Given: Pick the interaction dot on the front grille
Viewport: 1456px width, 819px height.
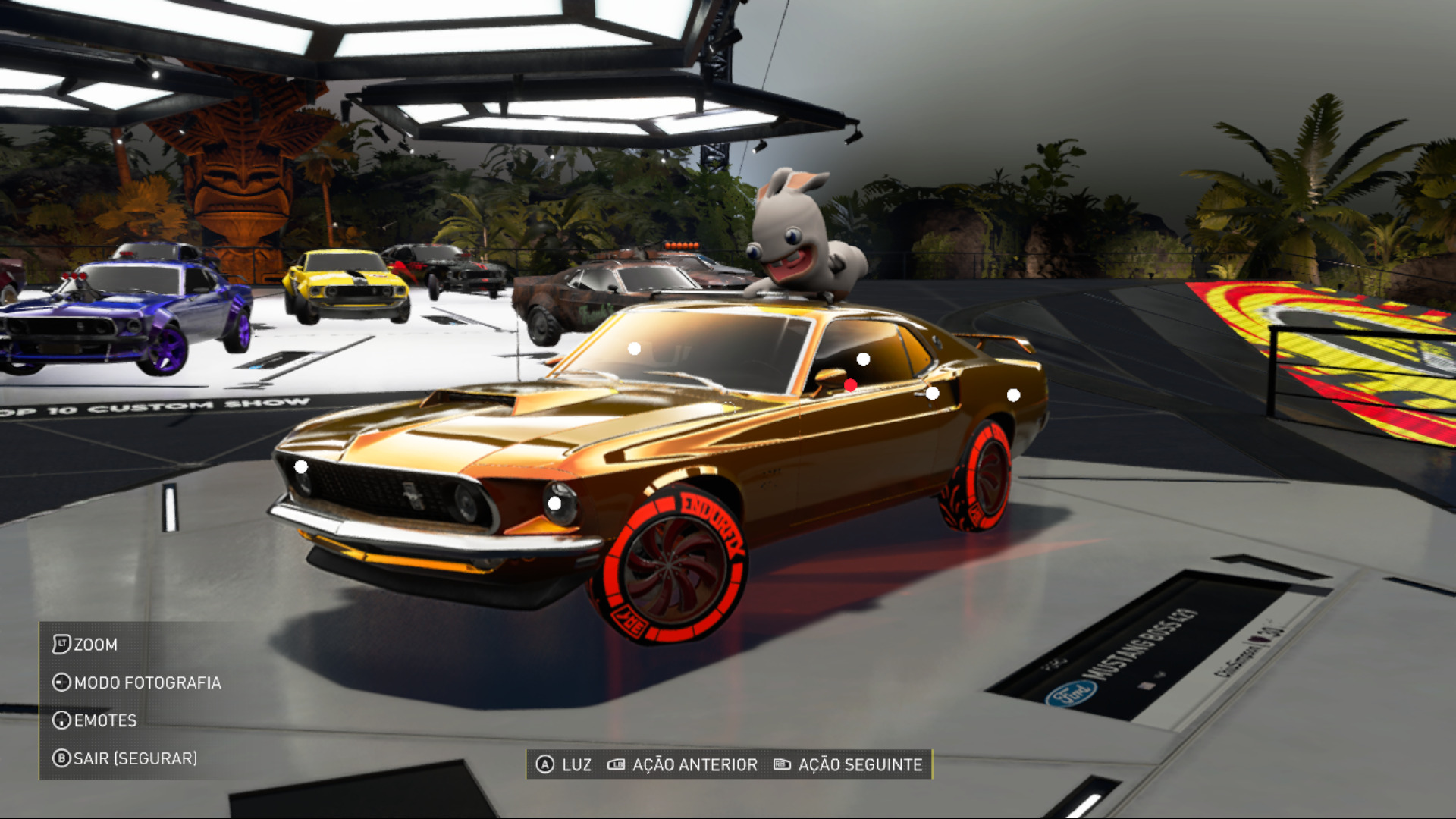Looking at the screenshot, I should tap(301, 466).
